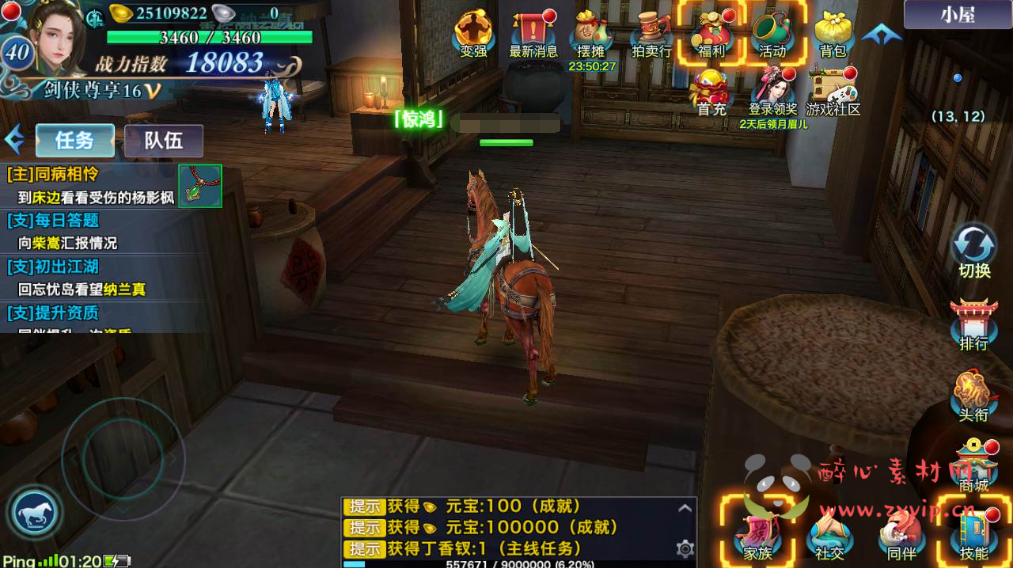Select the 每日答题 side quest entry

pyautogui.click(x=90, y=231)
